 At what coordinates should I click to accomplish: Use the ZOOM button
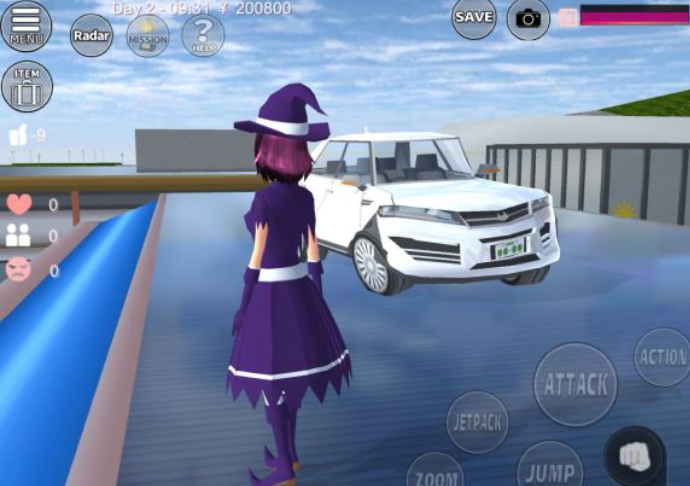point(435,472)
